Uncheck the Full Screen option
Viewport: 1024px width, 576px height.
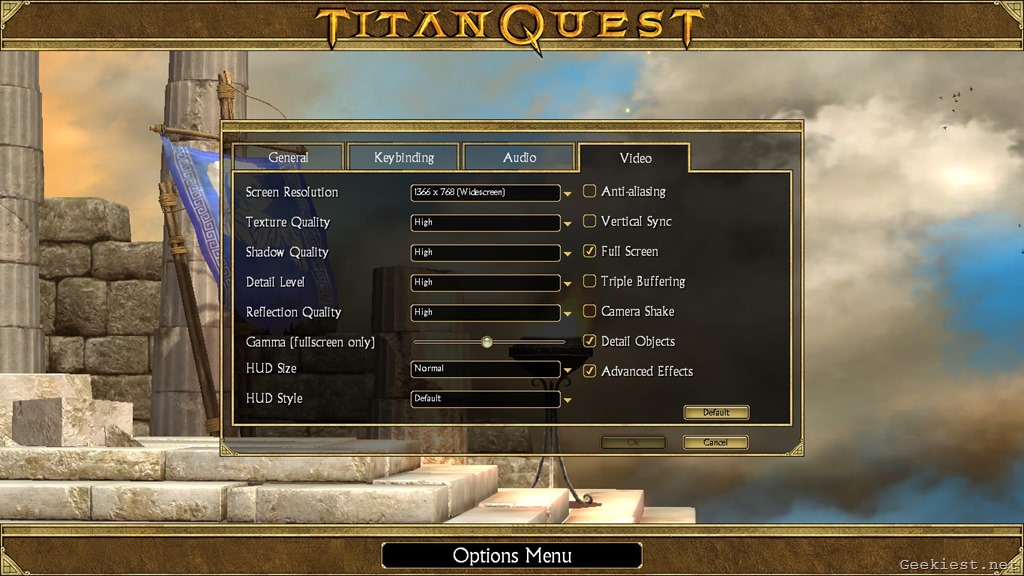(590, 251)
